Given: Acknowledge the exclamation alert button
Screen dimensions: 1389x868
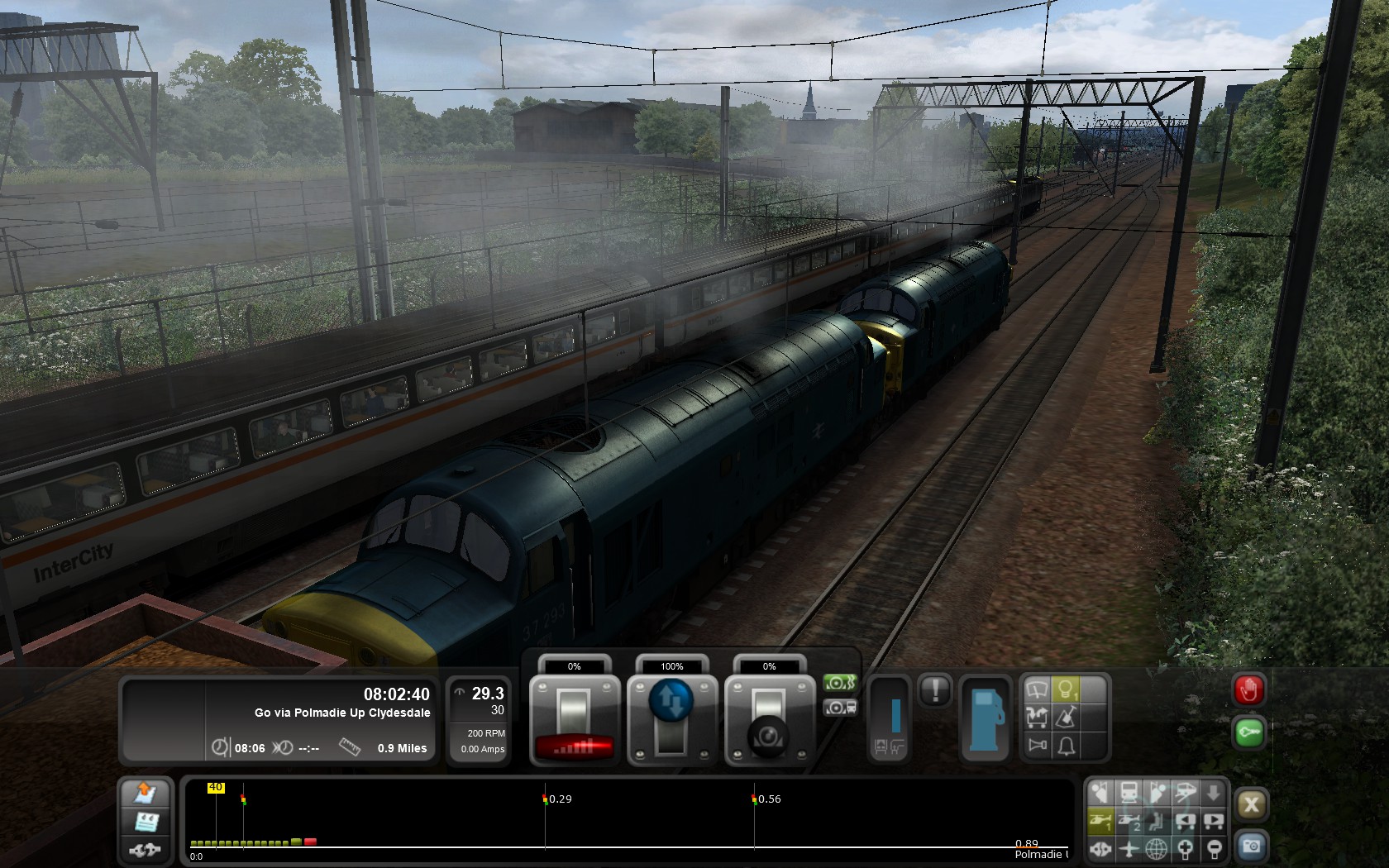Looking at the screenshot, I should (935, 690).
